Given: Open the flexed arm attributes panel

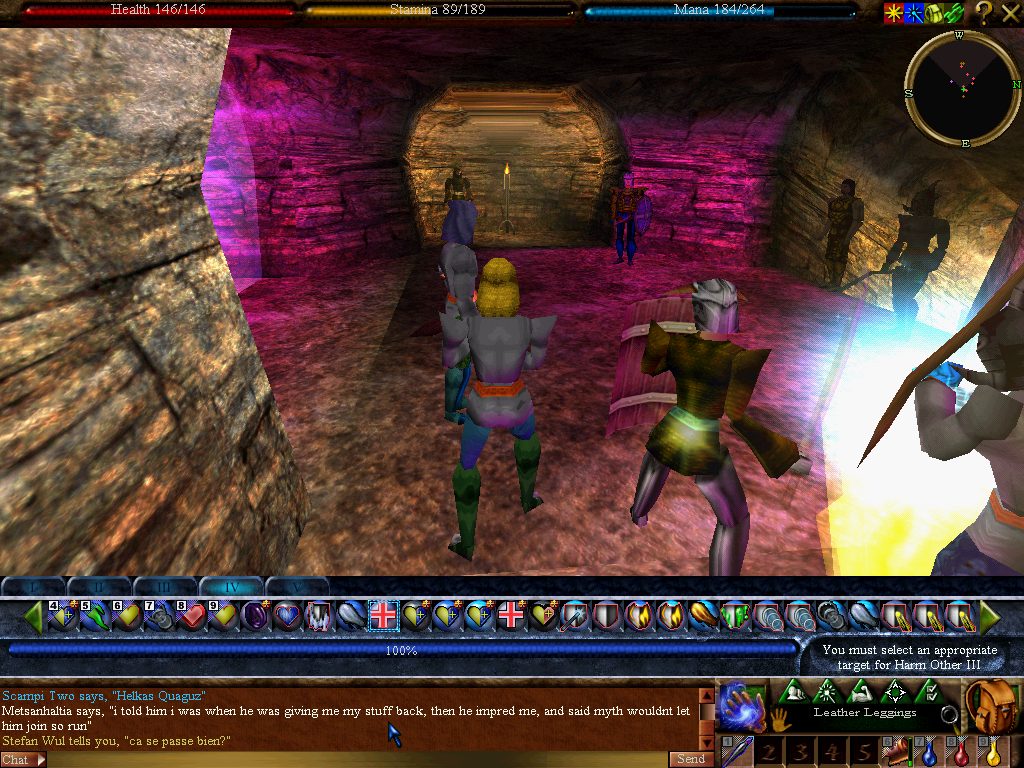Looking at the screenshot, I should (x=860, y=691).
